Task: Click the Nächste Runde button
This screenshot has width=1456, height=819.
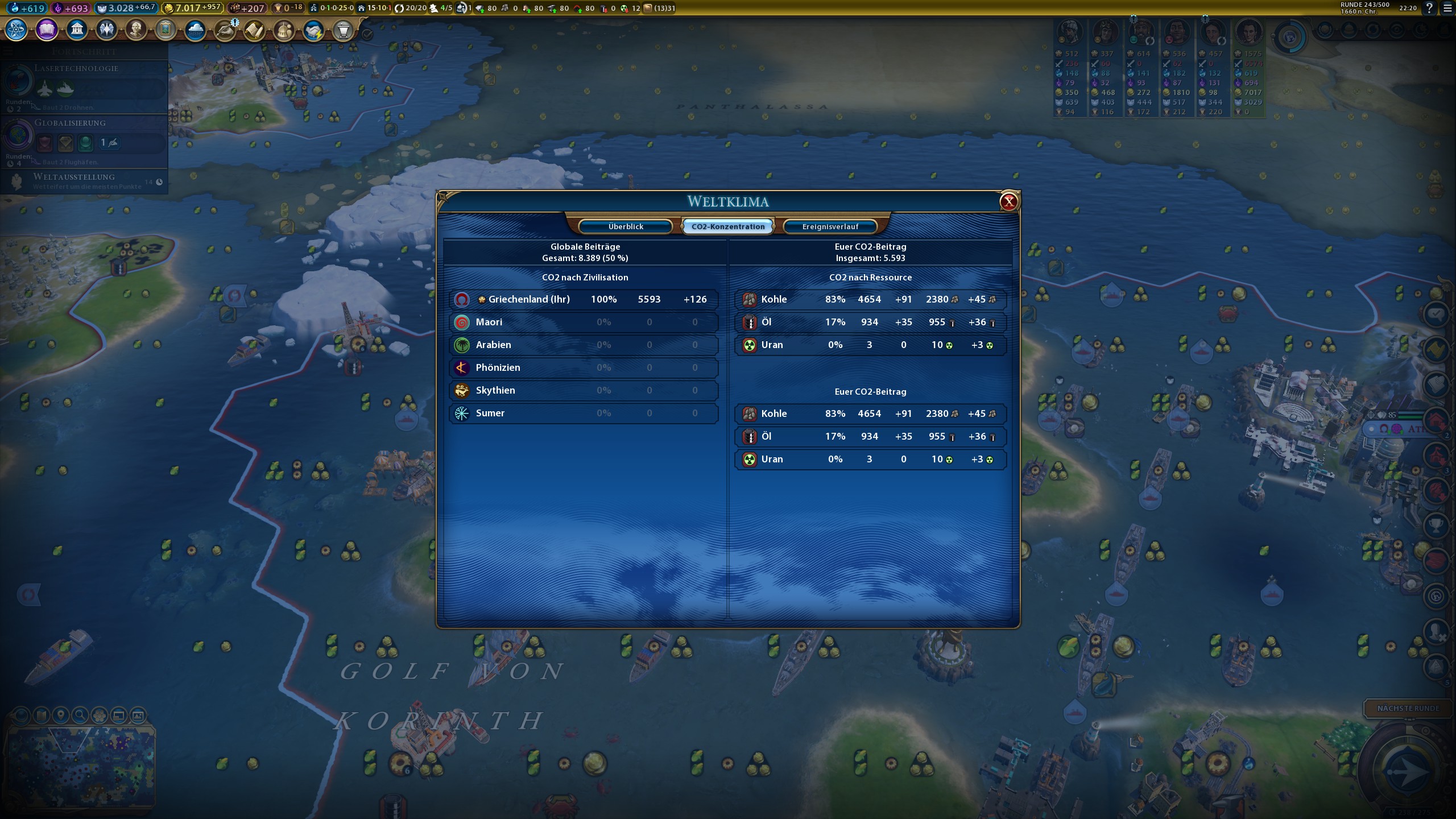Action: (x=1408, y=708)
